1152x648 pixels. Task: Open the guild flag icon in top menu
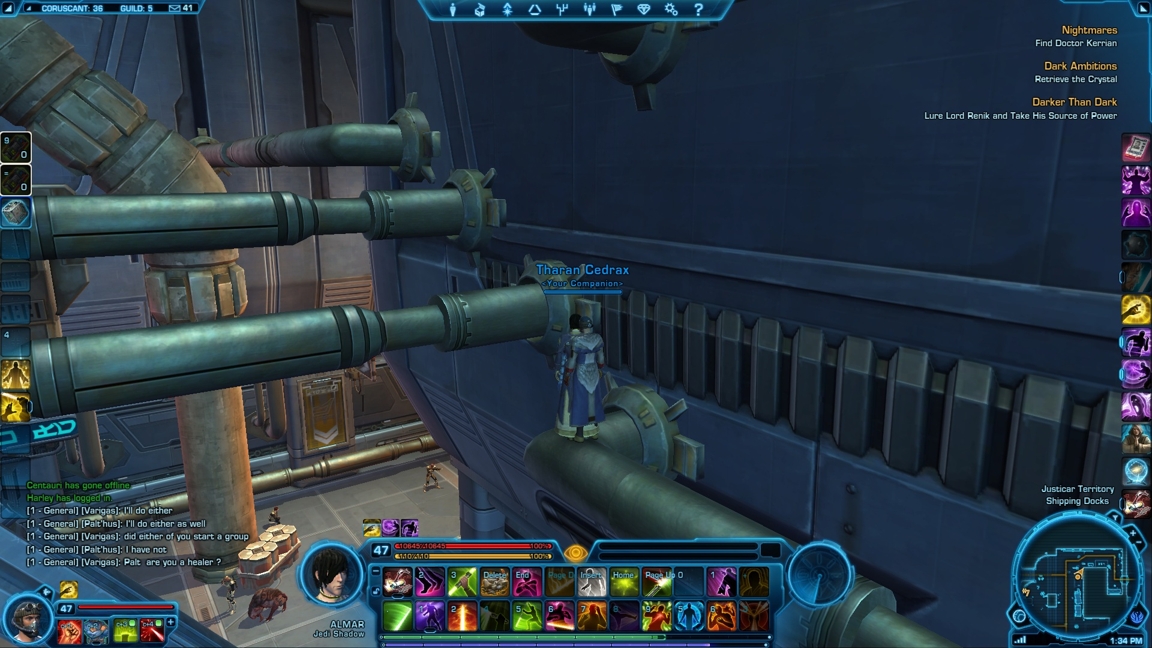click(x=617, y=10)
